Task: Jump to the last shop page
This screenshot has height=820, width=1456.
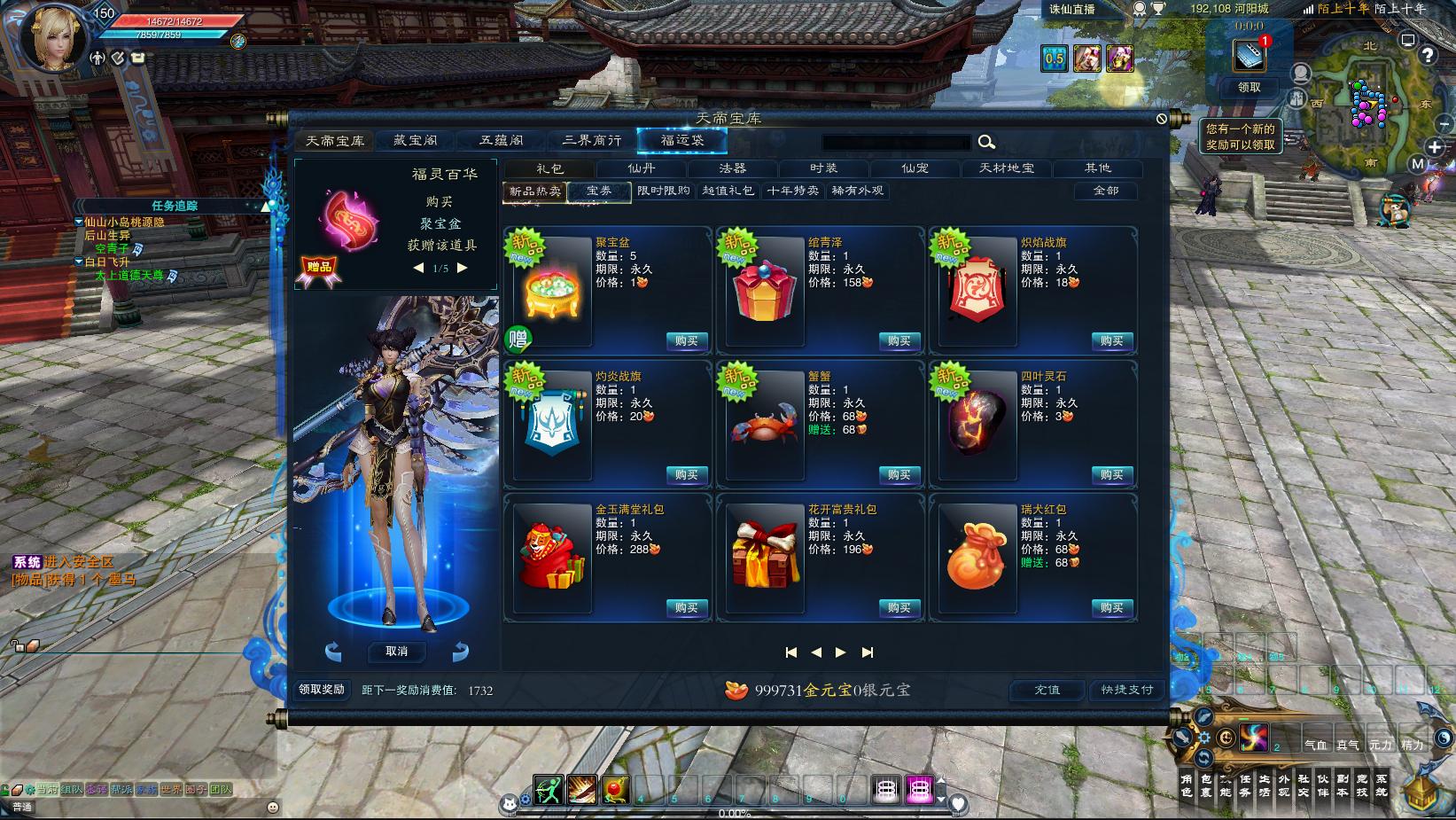Action: coord(868,652)
